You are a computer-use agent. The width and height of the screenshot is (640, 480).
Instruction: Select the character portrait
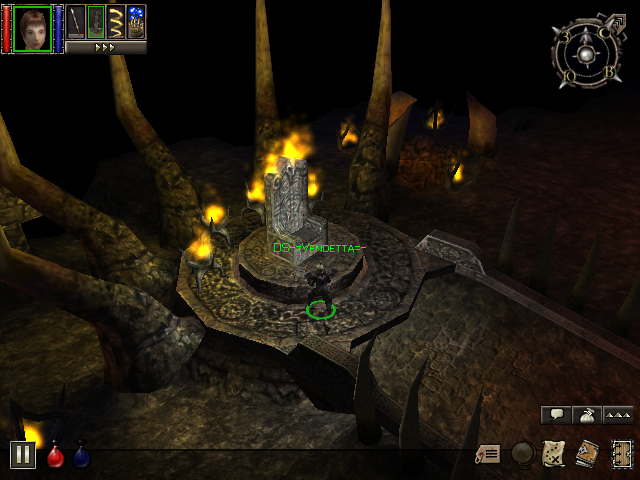point(32,28)
